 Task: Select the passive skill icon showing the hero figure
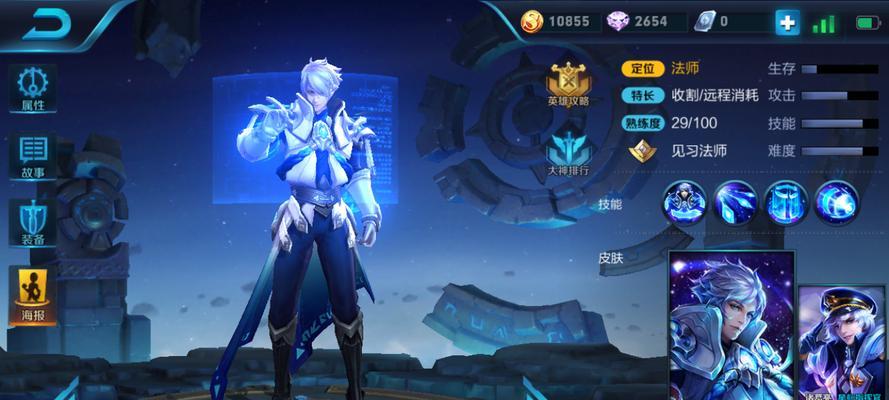click(x=684, y=203)
